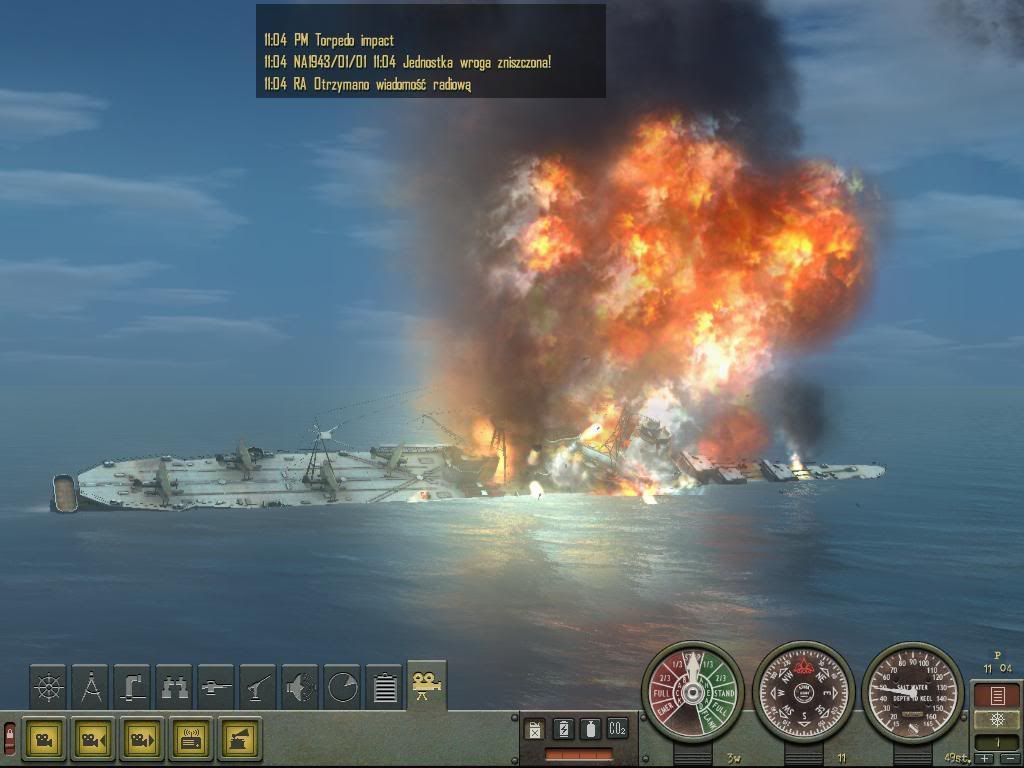Screen dimensions: 1024x768
Task: Open the compass dividers navigation map tab
Action: point(91,688)
